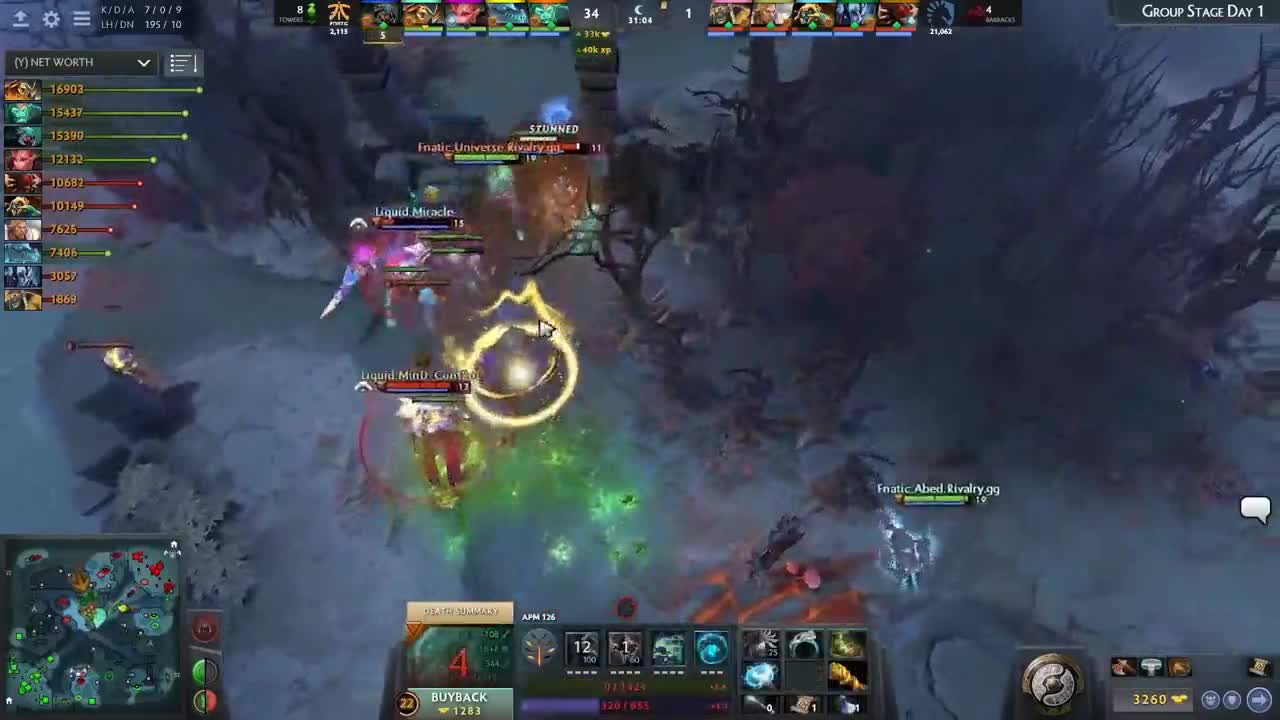Activate the glowing blue orb ultimate ability
Screen dimensions: 1280x720
click(x=712, y=648)
